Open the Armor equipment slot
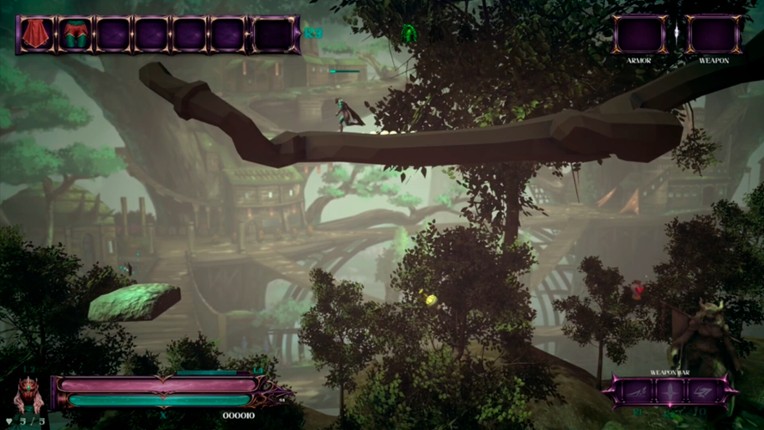764x430 pixels. click(639, 34)
